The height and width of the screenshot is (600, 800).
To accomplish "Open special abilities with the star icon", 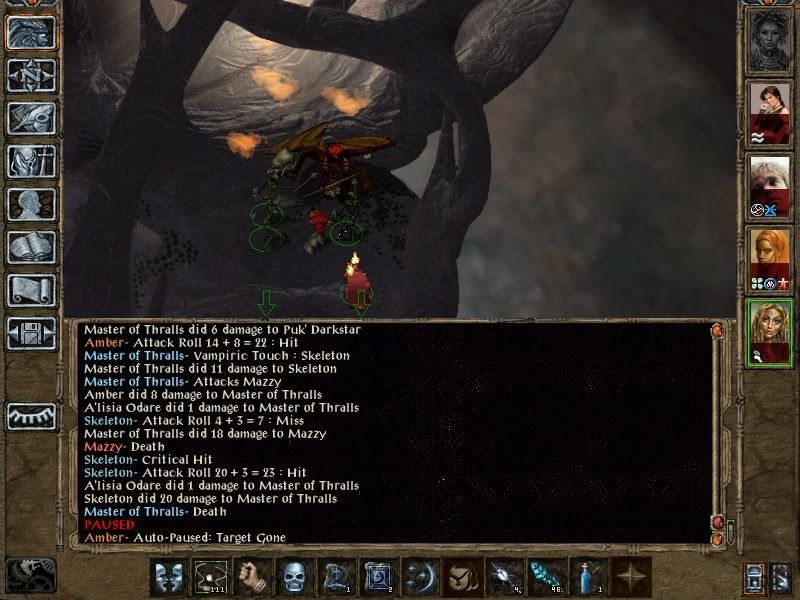I will (632, 577).
